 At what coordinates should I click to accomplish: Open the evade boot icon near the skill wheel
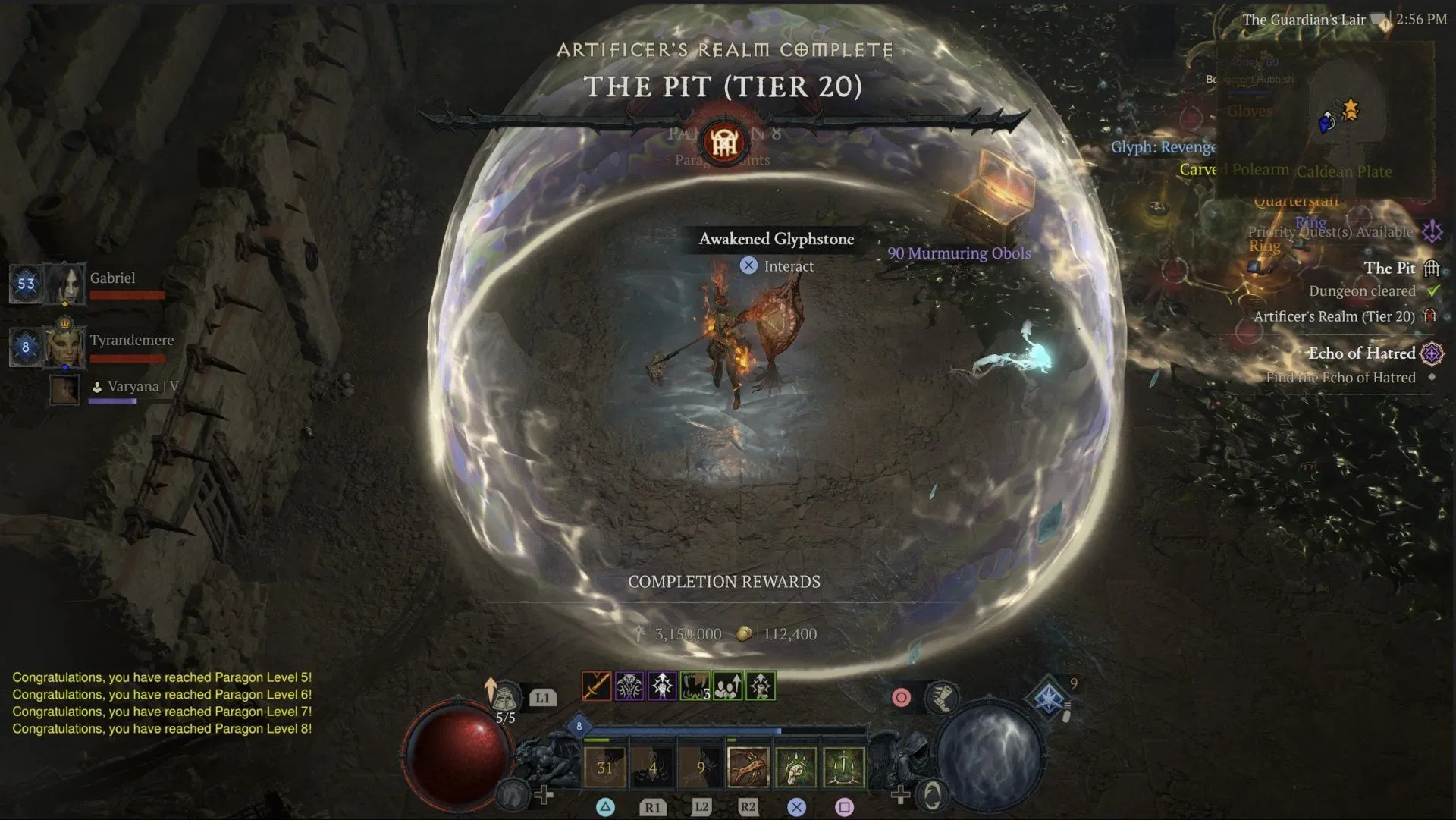(x=942, y=698)
